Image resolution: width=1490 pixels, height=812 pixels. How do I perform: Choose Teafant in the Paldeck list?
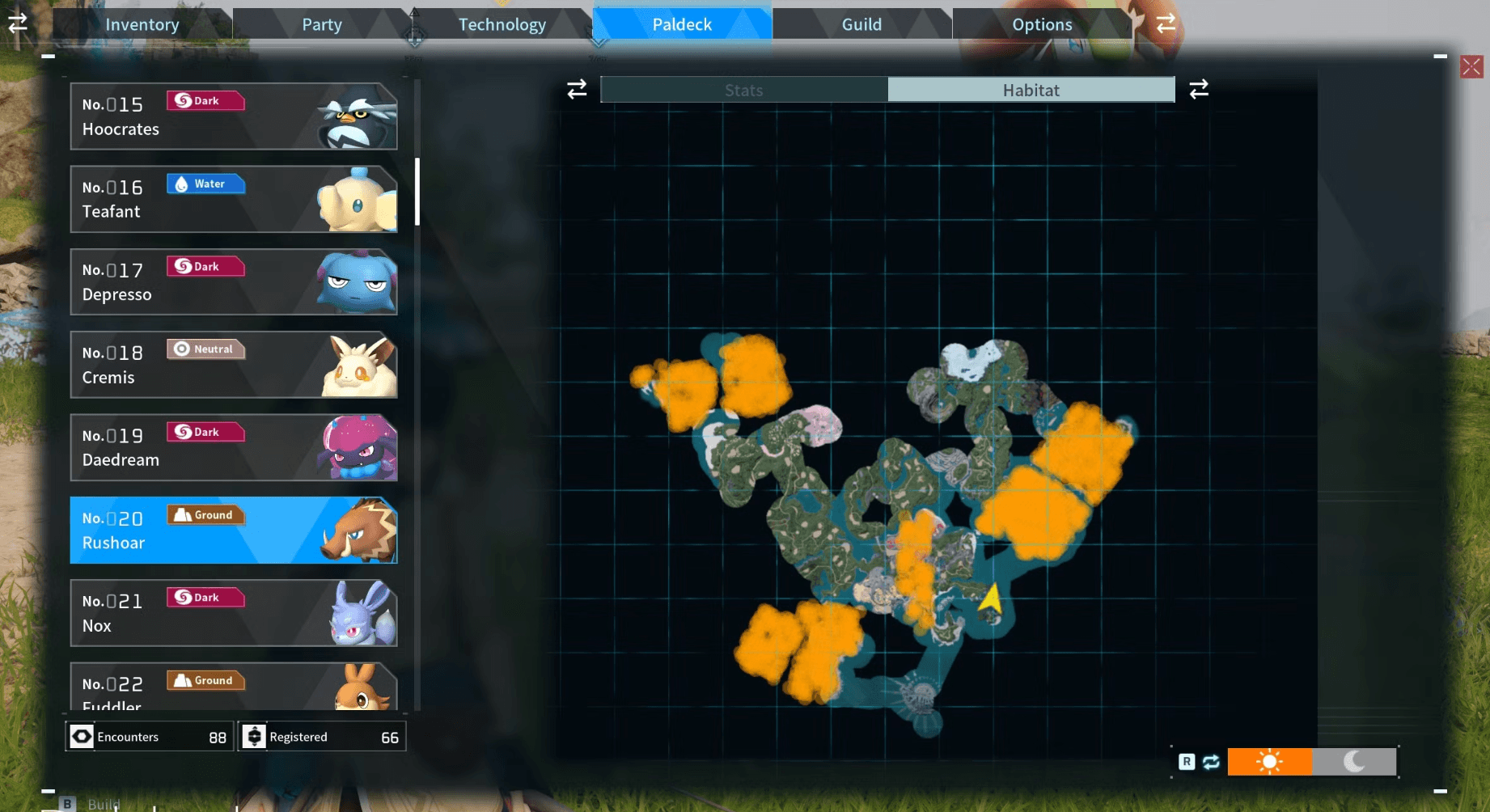(x=233, y=199)
